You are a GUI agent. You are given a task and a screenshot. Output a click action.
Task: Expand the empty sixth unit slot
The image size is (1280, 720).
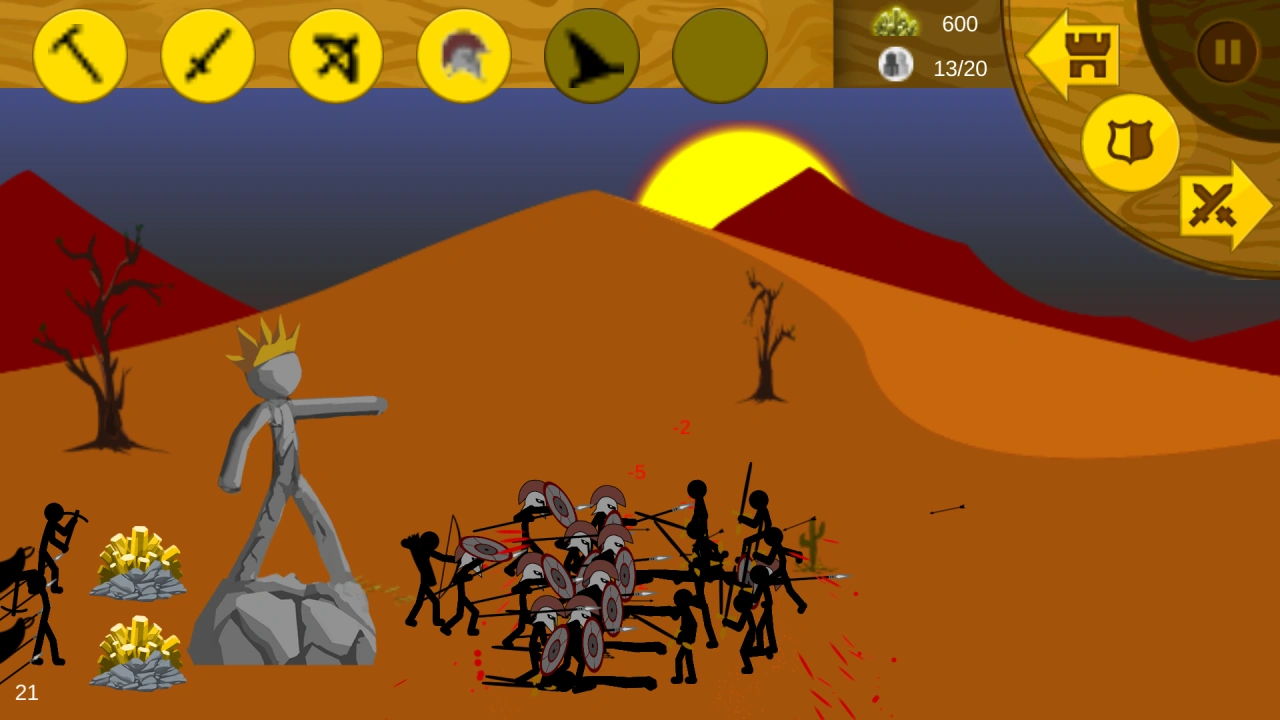[719, 56]
